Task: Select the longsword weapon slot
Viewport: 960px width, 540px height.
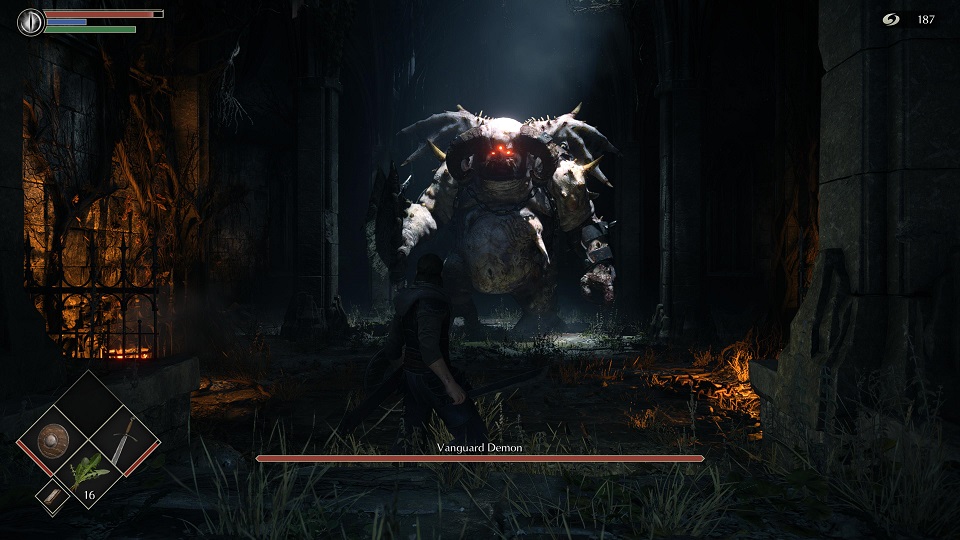Action: pyautogui.click(x=124, y=440)
